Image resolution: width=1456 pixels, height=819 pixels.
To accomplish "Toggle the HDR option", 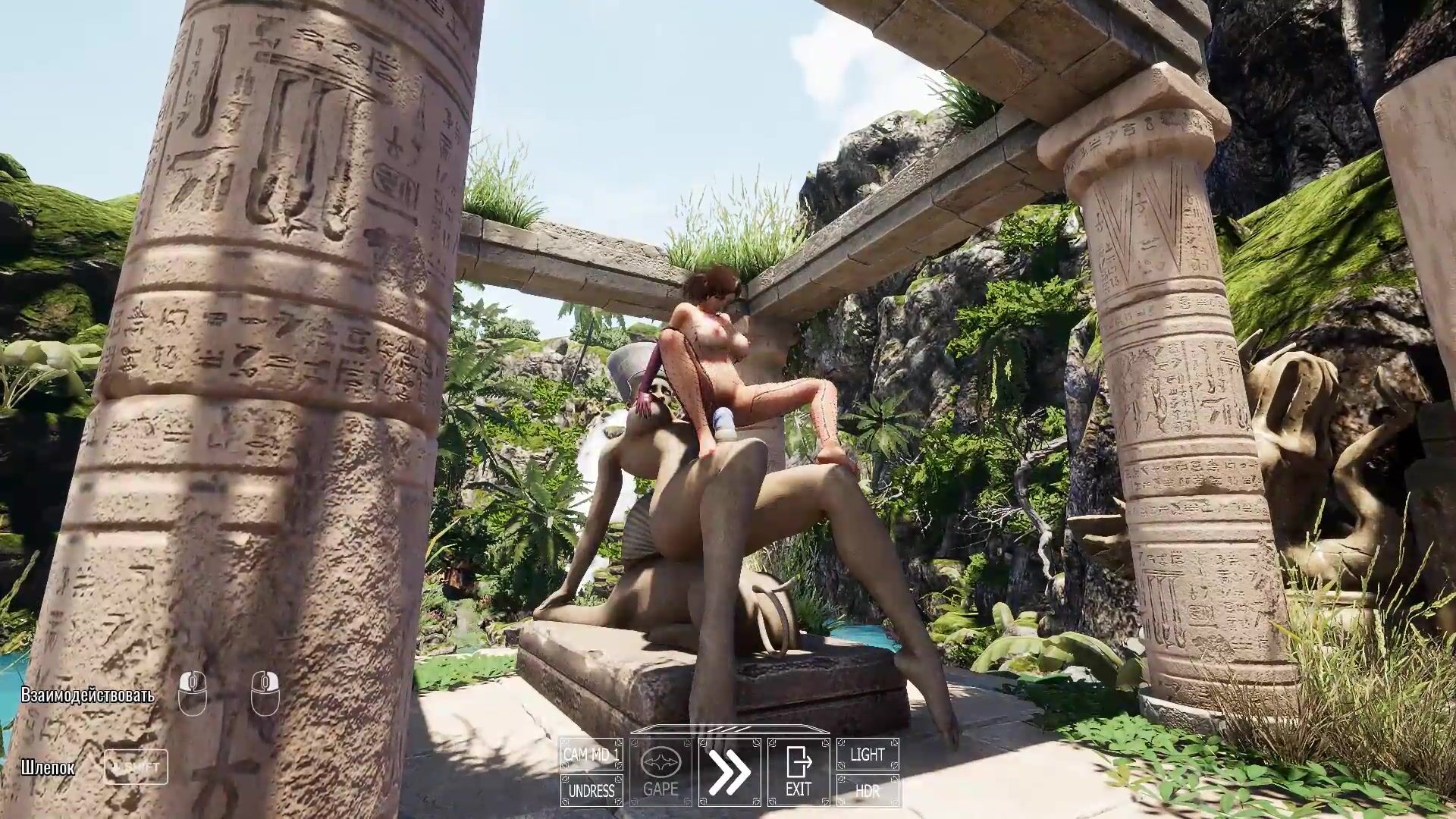I will tap(868, 791).
